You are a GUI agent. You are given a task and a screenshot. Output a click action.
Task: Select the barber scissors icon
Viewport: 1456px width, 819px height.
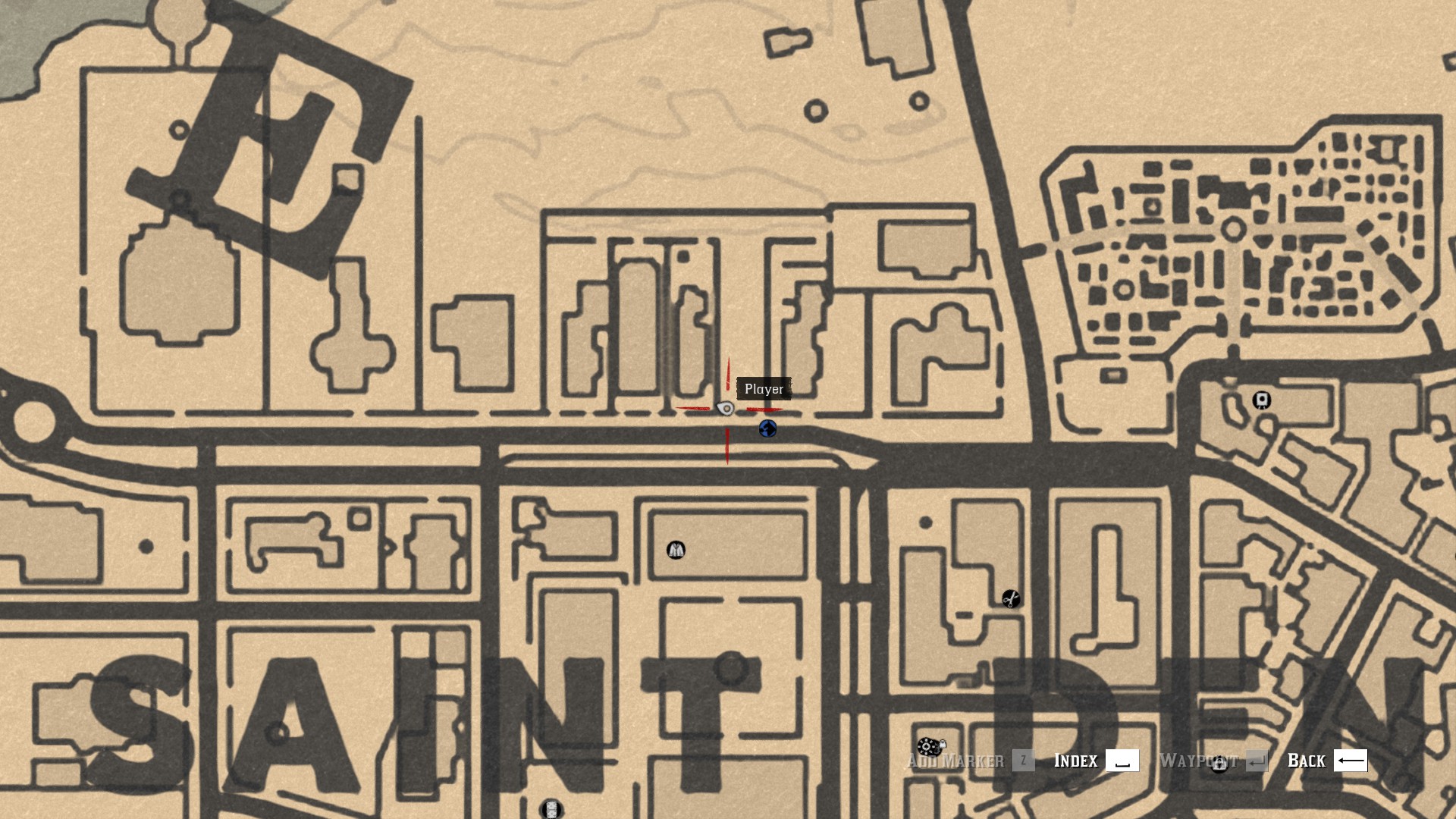coord(1011,598)
